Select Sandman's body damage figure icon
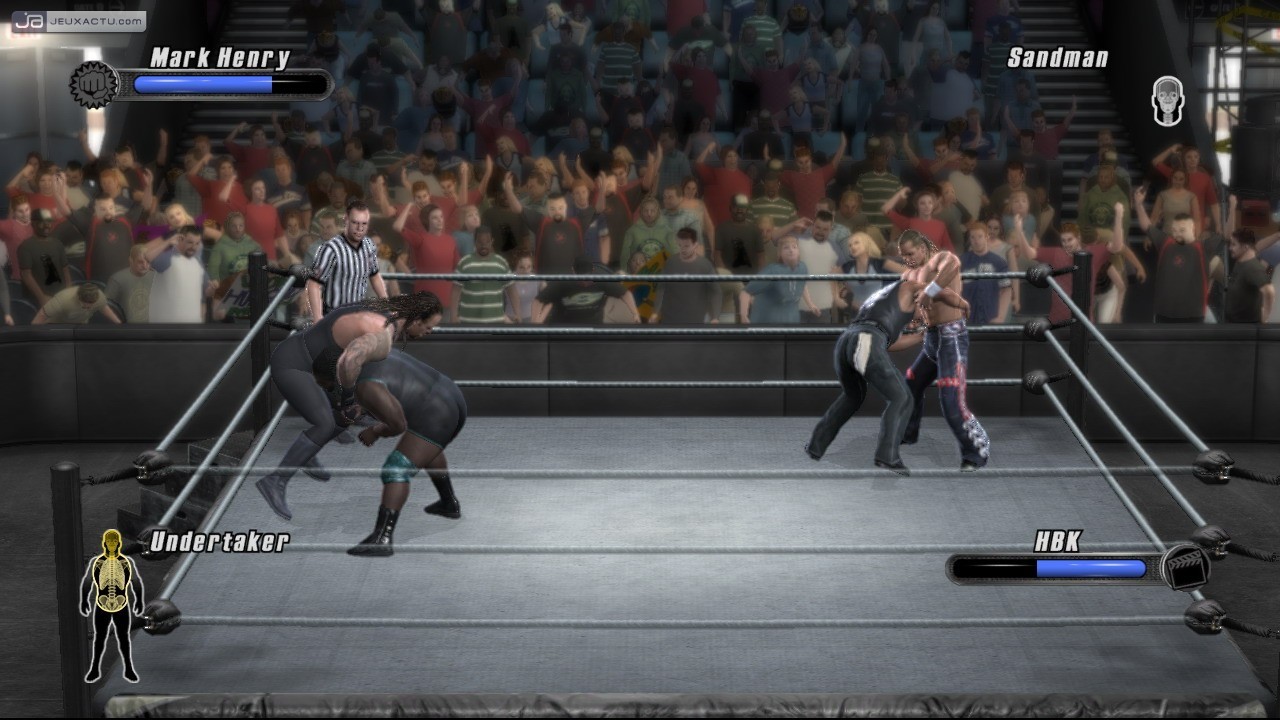The image size is (1280, 720). point(1167,102)
